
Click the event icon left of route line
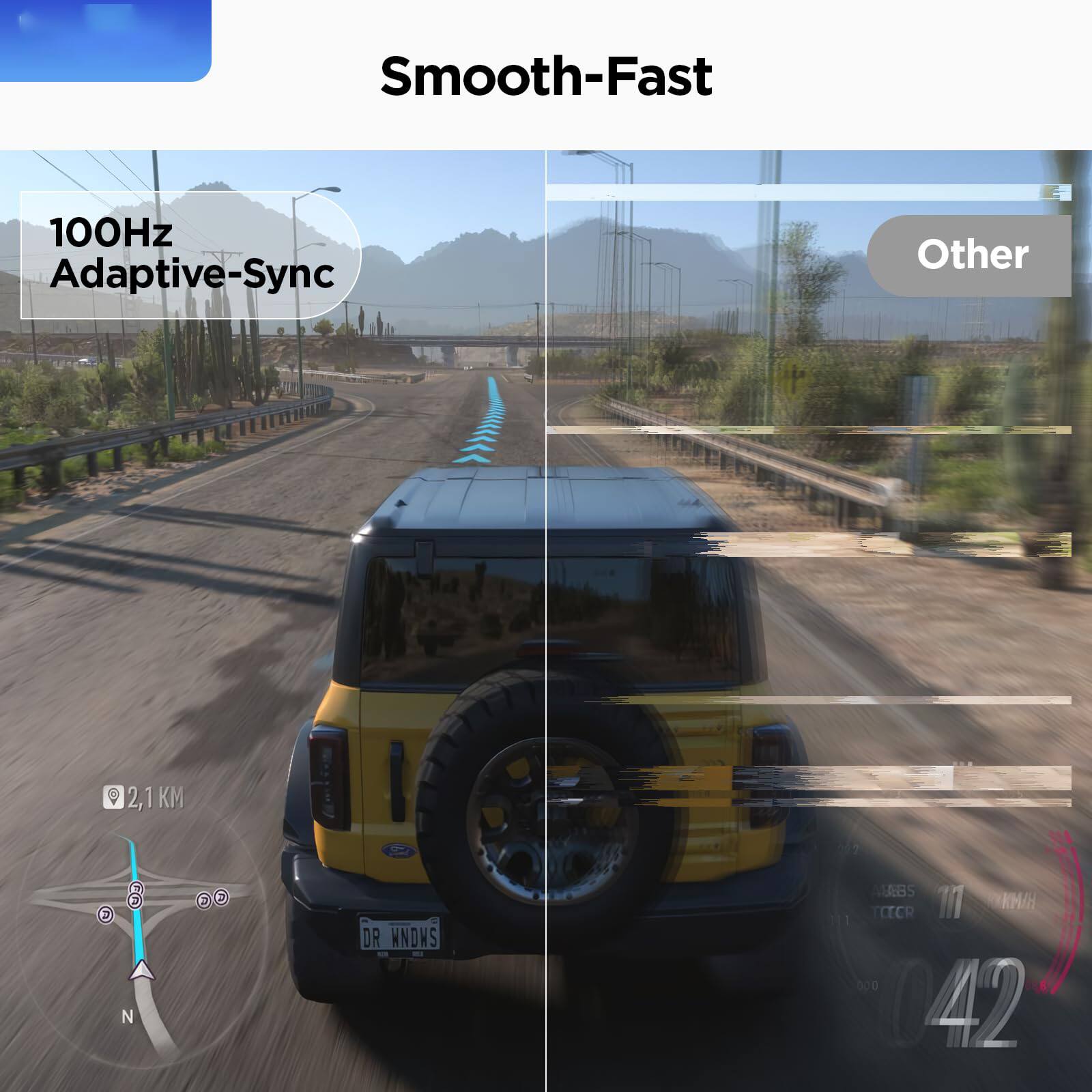click(x=105, y=915)
